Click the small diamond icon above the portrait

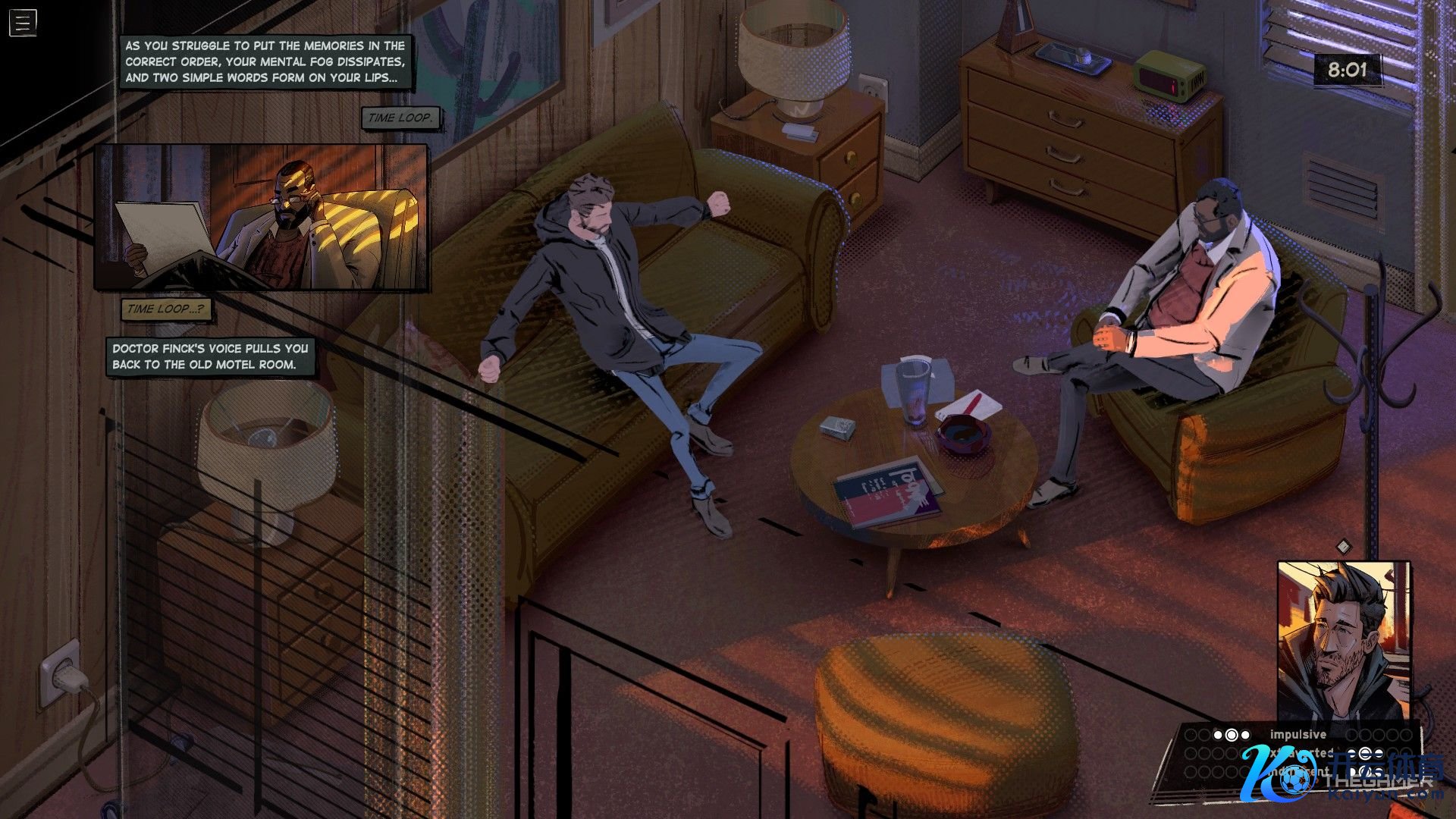[x=1343, y=546]
